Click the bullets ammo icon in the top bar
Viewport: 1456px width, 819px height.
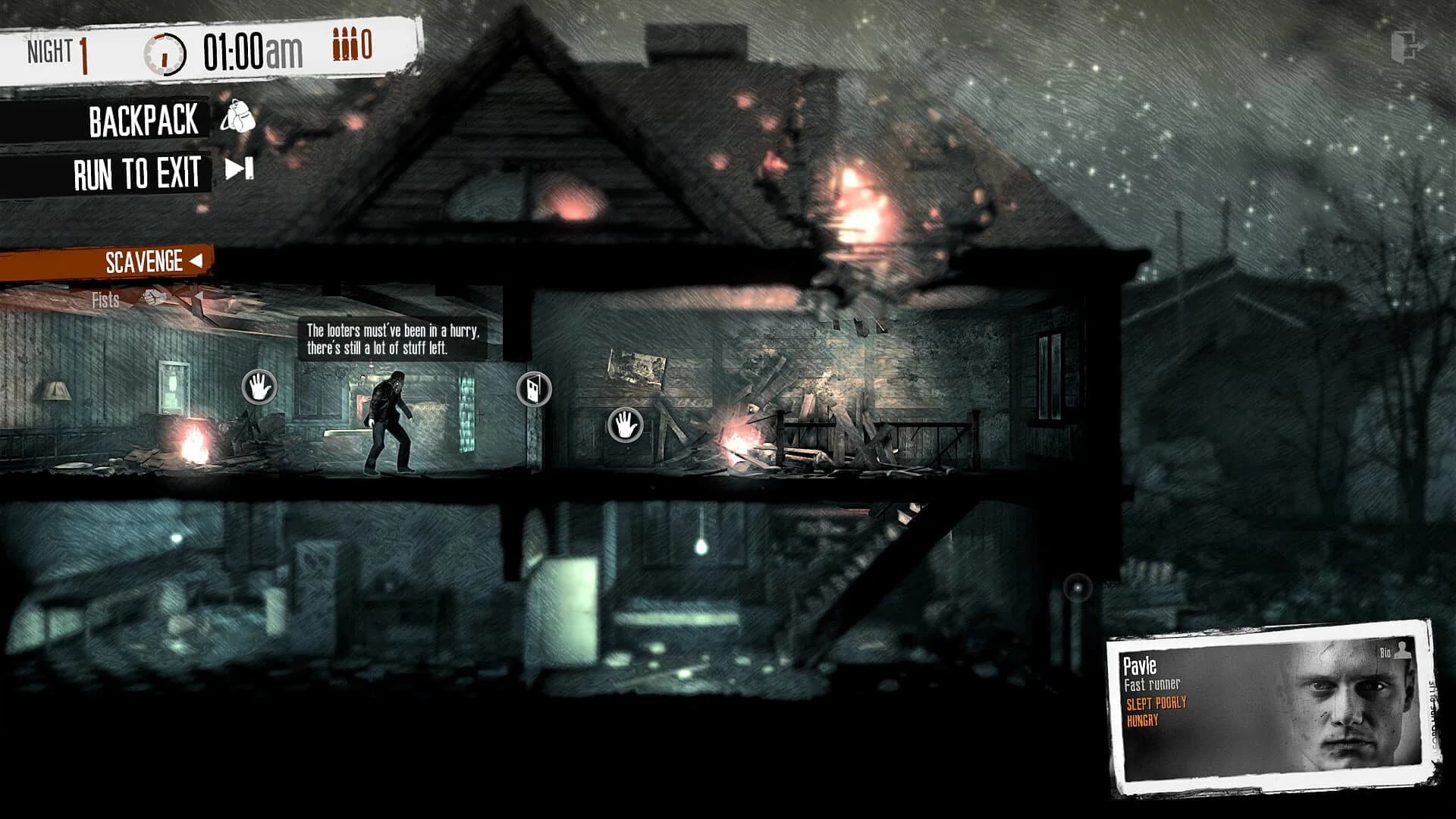click(x=343, y=45)
